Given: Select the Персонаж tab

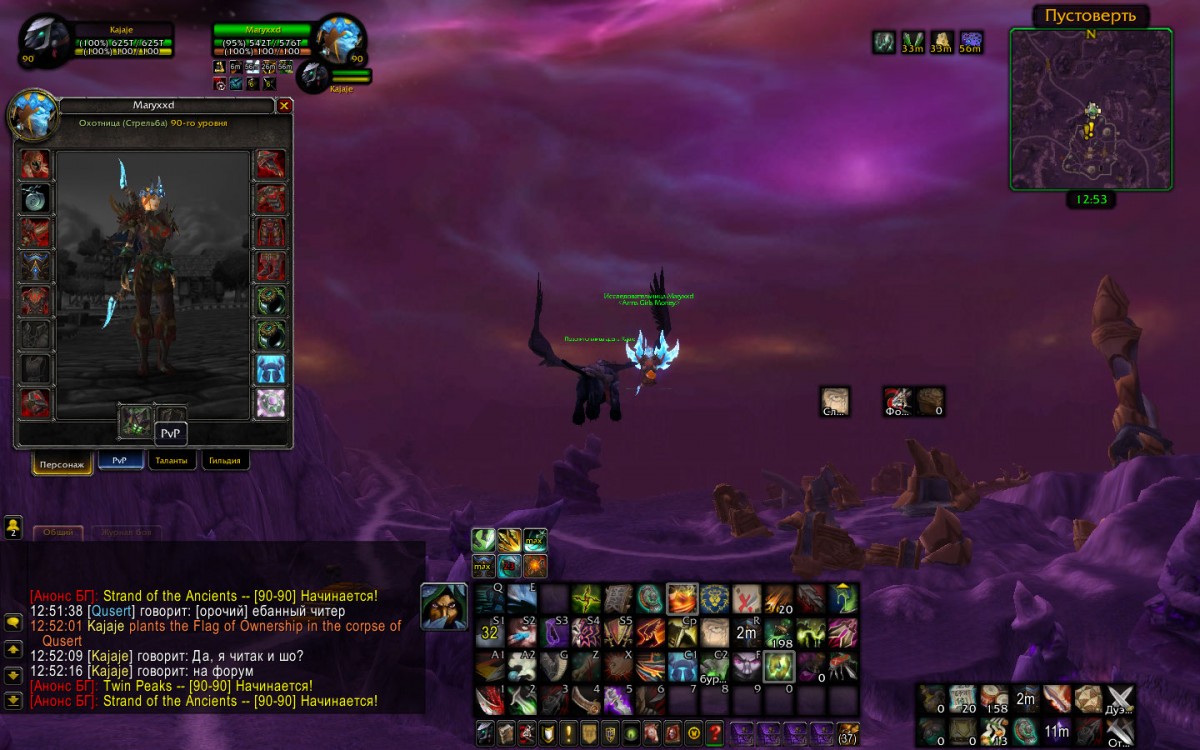Looking at the screenshot, I should tap(62, 464).
